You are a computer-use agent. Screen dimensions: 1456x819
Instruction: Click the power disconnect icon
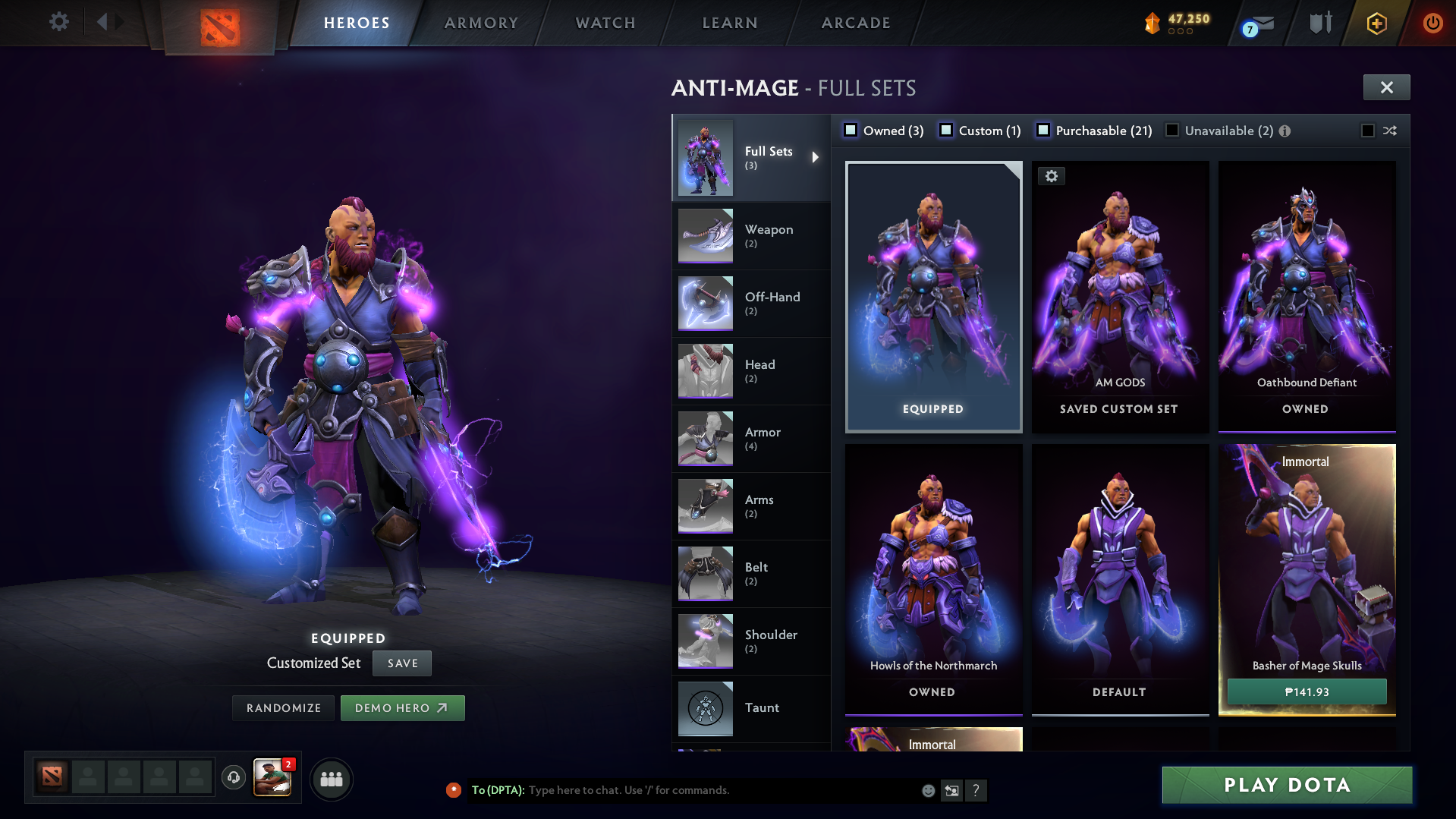point(1432,23)
